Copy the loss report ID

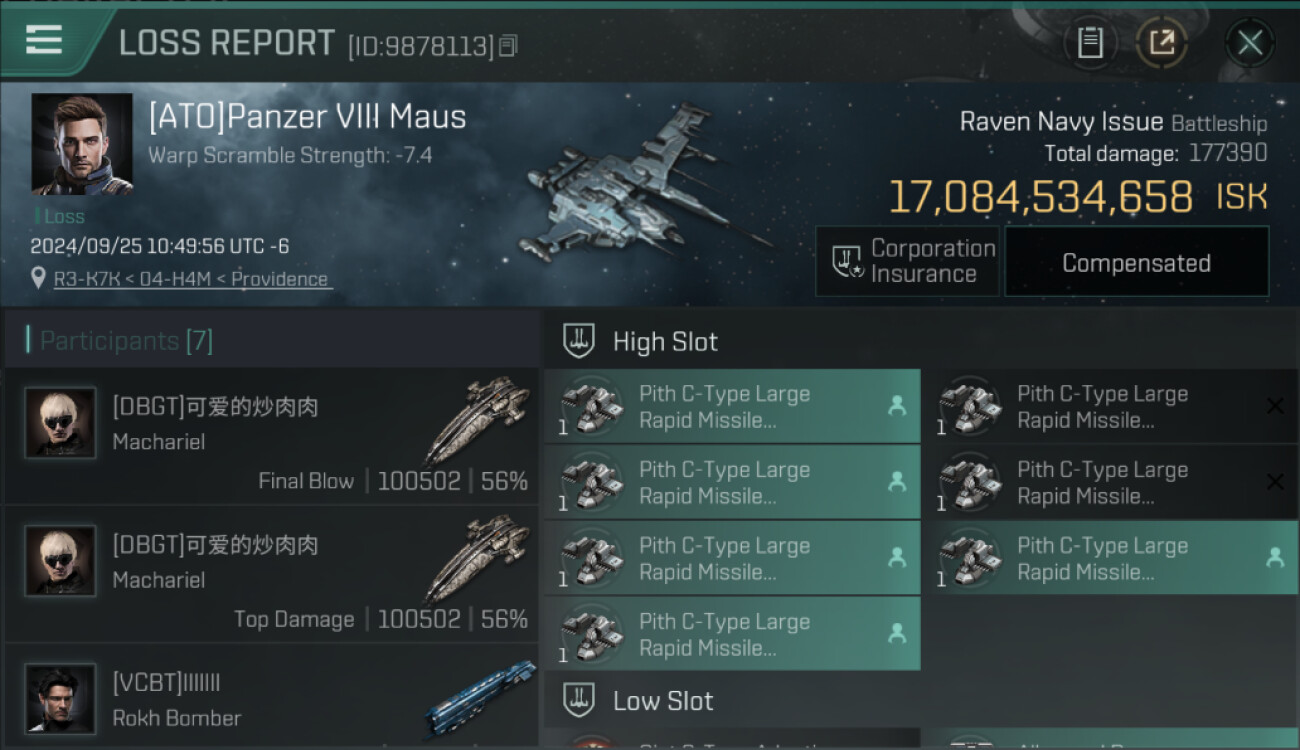pos(508,45)
